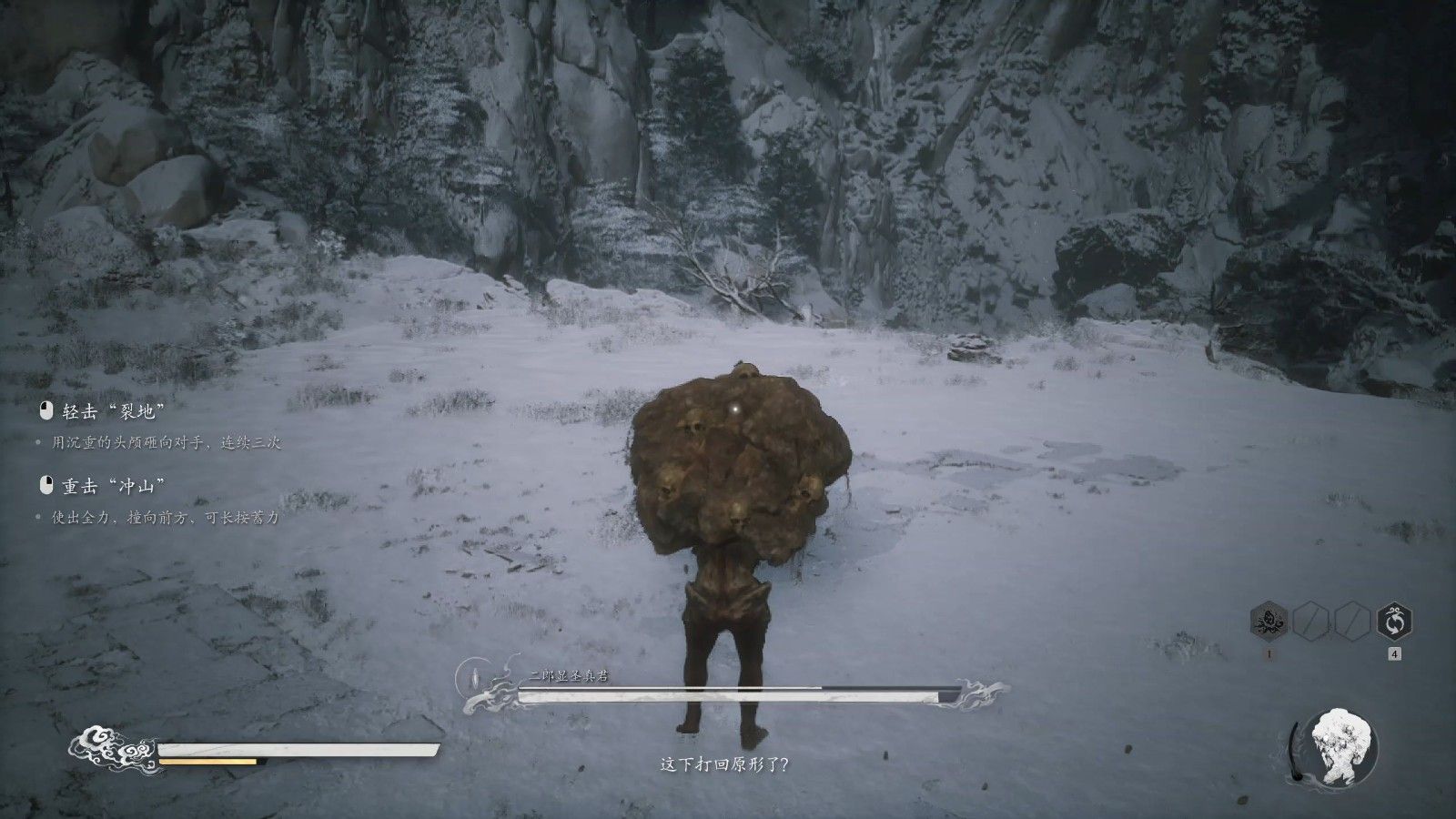
Task: Activate the spell in hexagon slot 1
Action: coord(1269,622)
